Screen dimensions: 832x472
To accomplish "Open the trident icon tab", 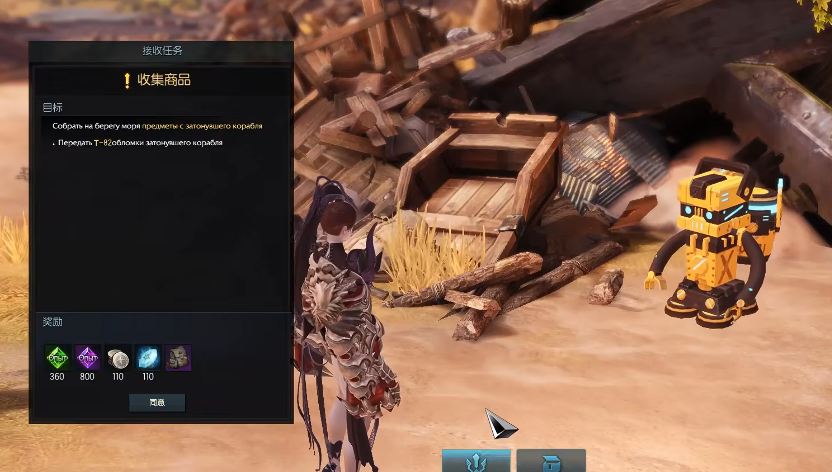I will [476, 462].
